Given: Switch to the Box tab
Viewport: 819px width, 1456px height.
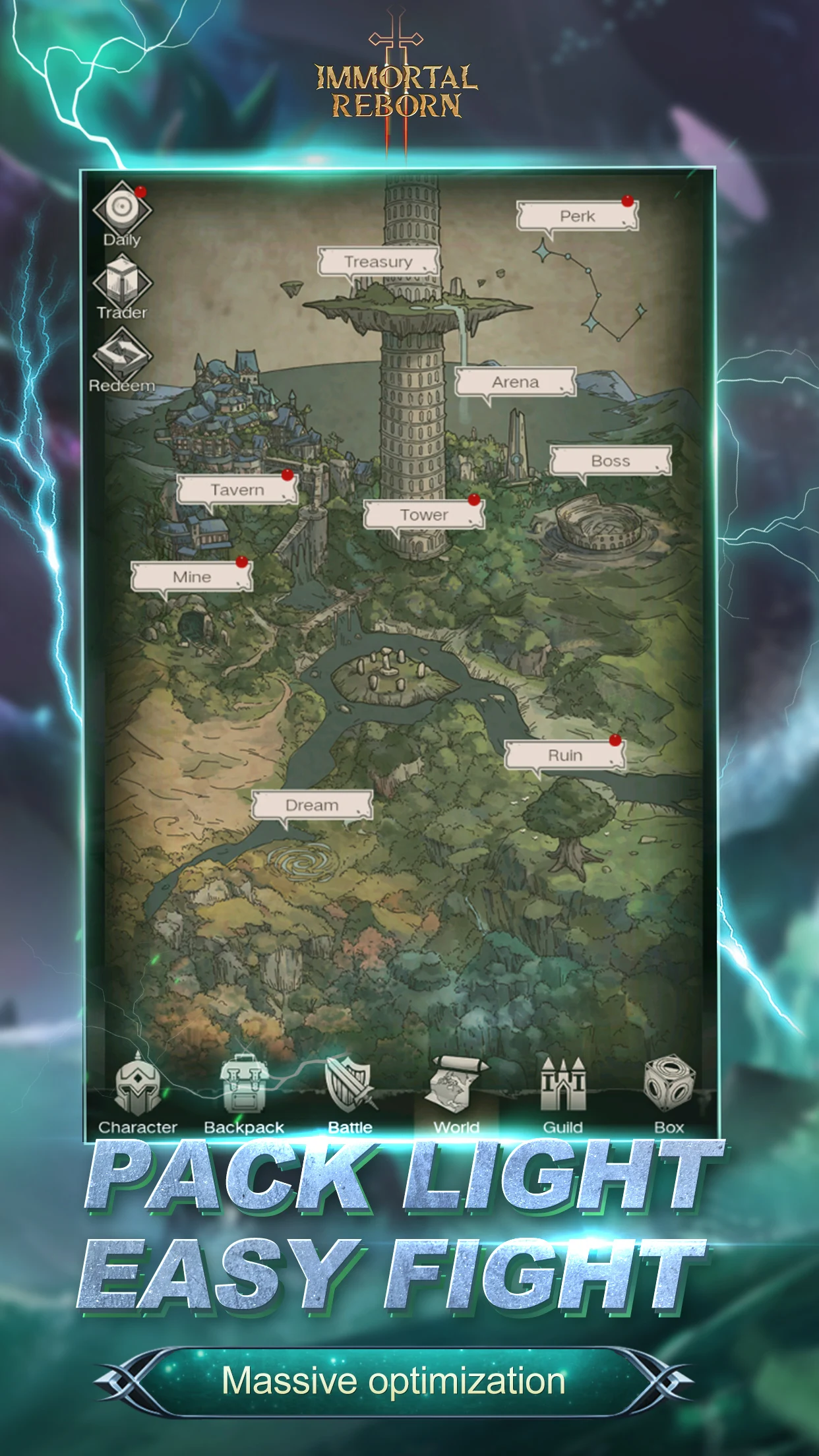Looking at the screenshot, I should pos(669,1095).
